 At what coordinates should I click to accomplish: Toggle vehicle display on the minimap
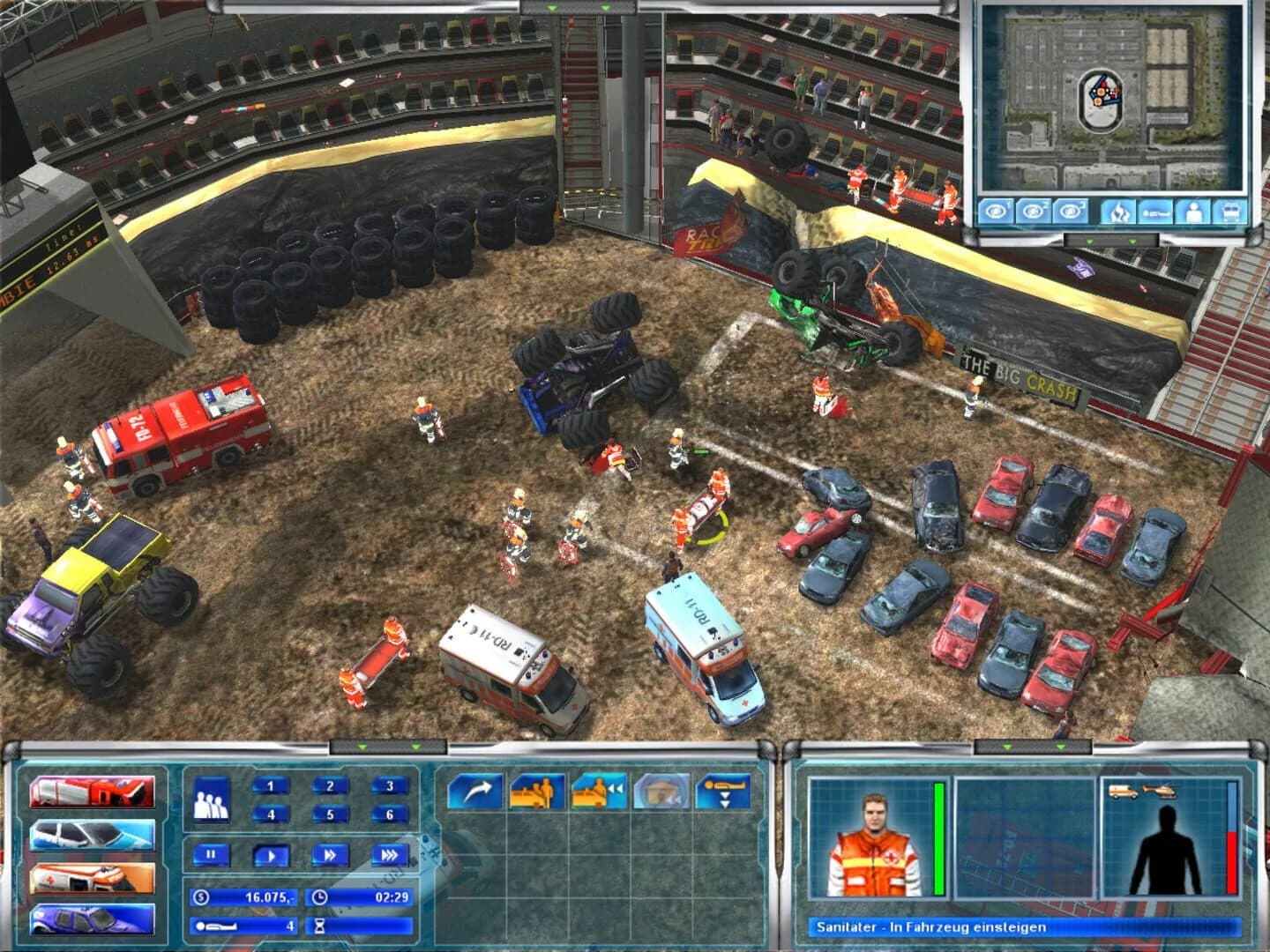(1231, 212)
